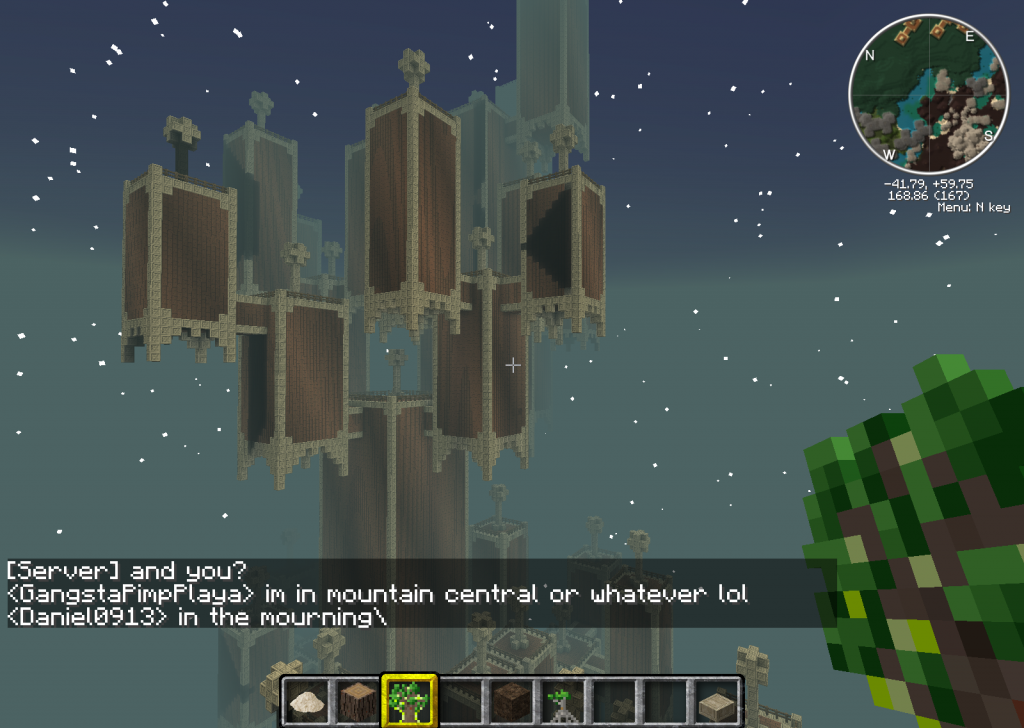Select the white powder pile hotbar slot

pos(304,699)
